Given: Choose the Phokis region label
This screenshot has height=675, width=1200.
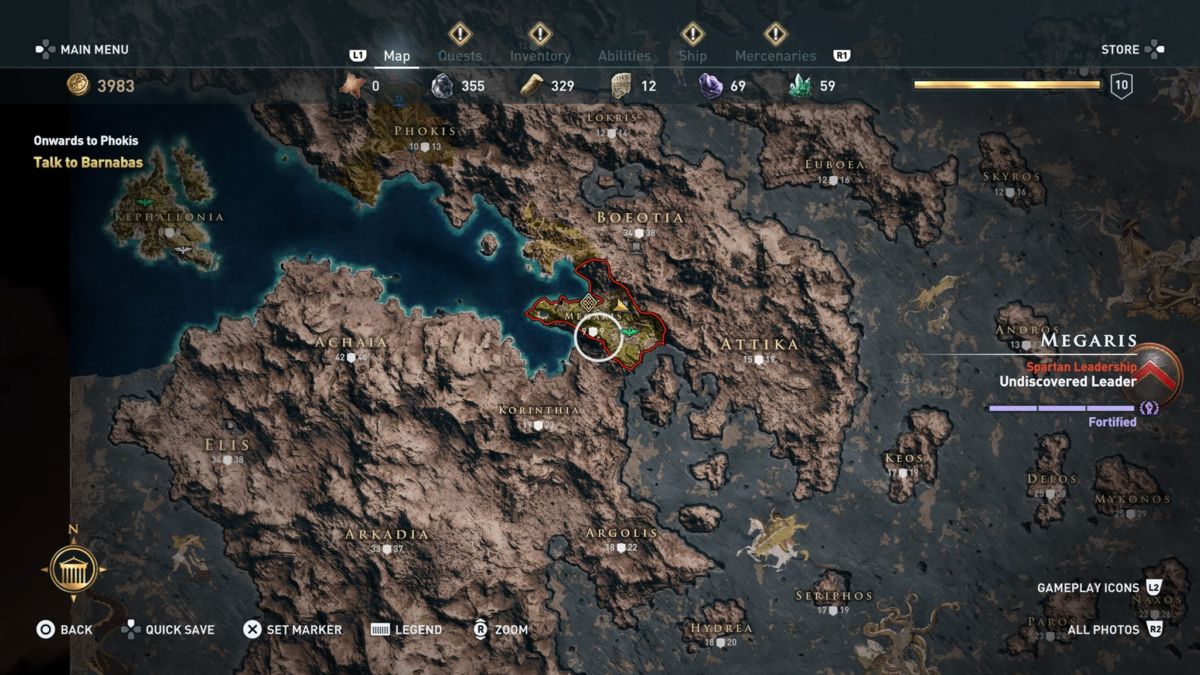Looking at the screenshot, I should tap(425, 131).
